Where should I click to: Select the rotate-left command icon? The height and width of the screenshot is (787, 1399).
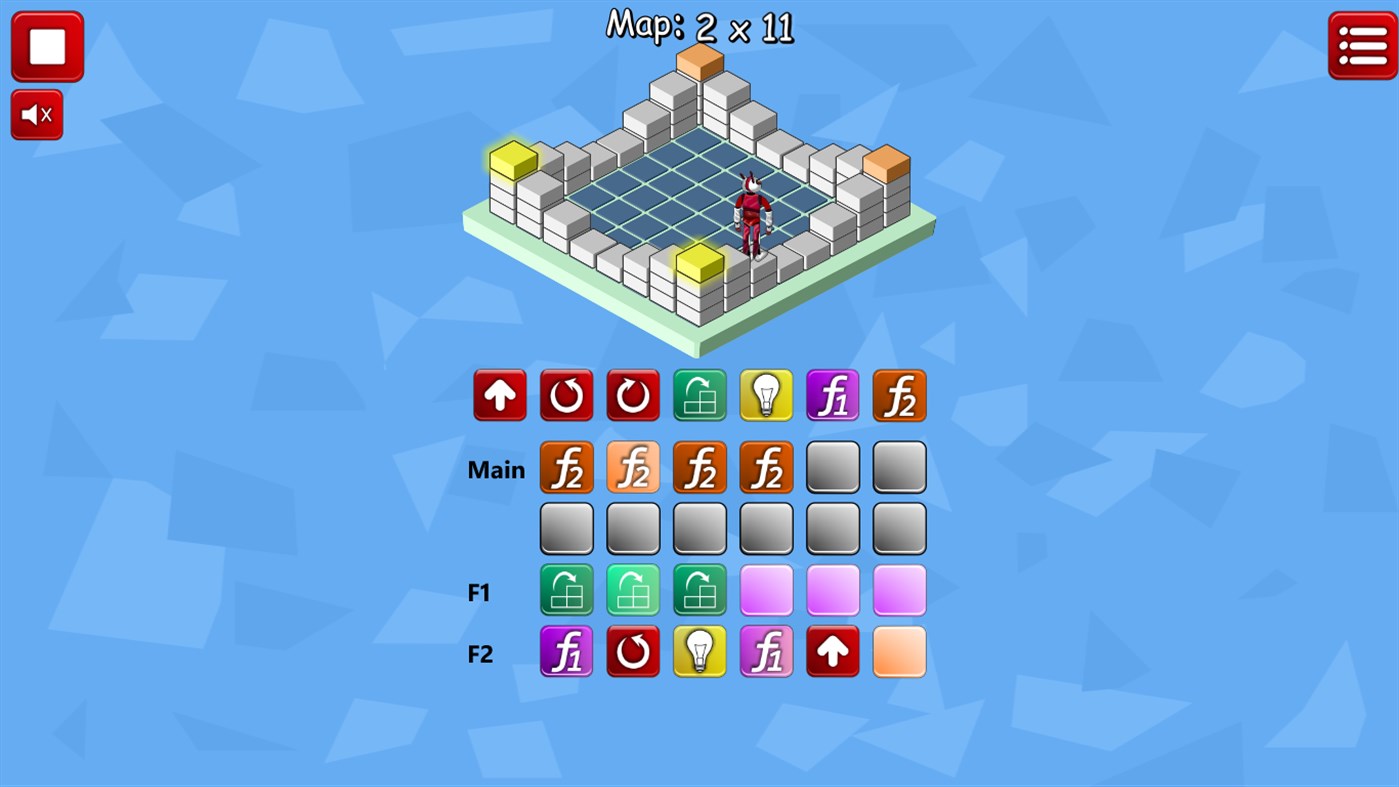click(566, 394)
